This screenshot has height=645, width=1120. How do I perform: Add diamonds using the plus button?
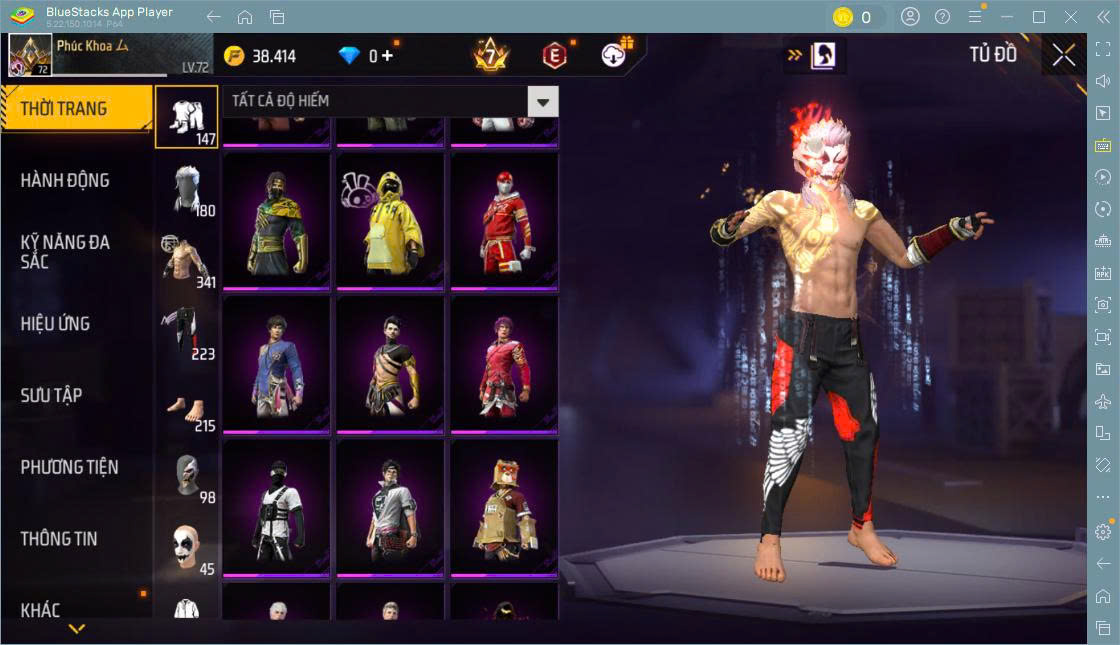pyautogui.click(x=388, y=56)
